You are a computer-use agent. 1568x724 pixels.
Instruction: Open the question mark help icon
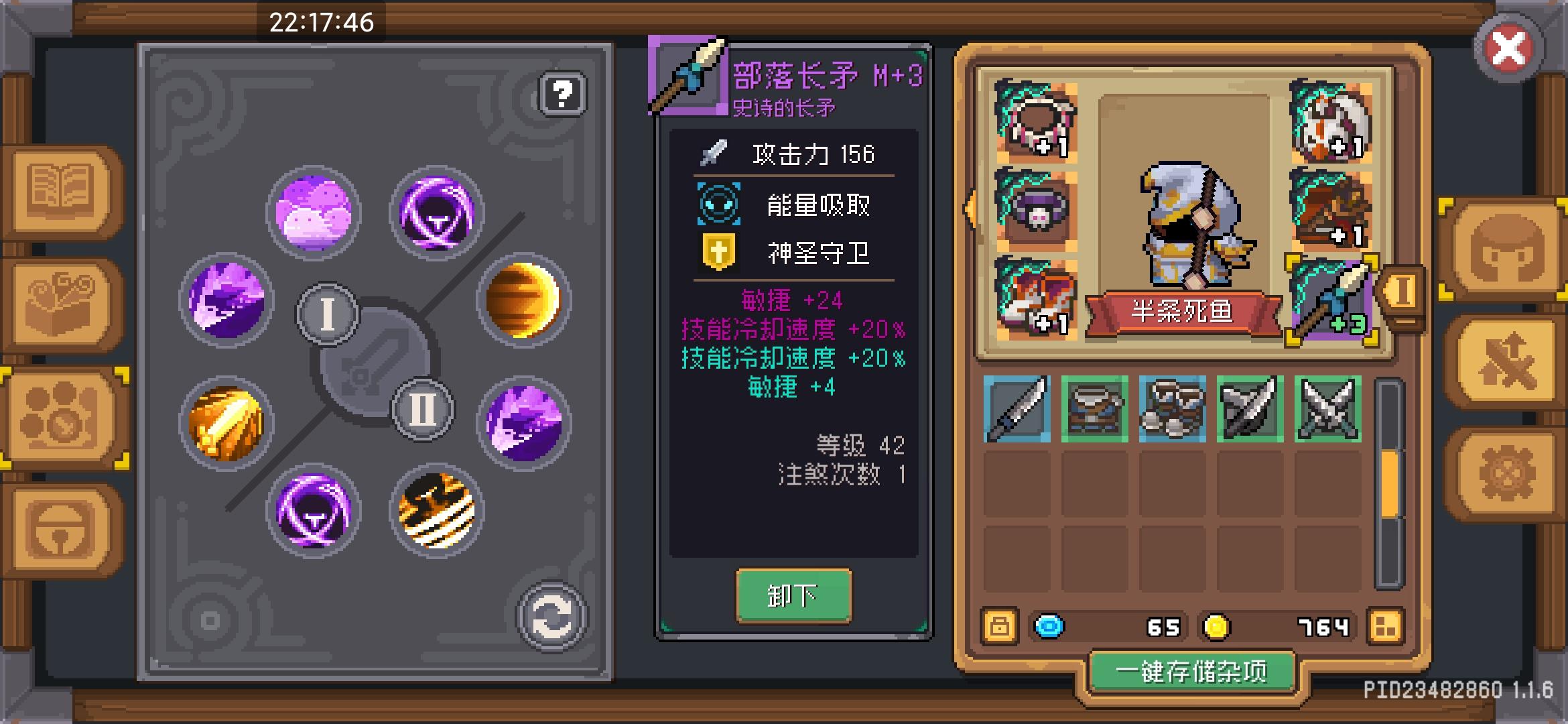(562, 94)
